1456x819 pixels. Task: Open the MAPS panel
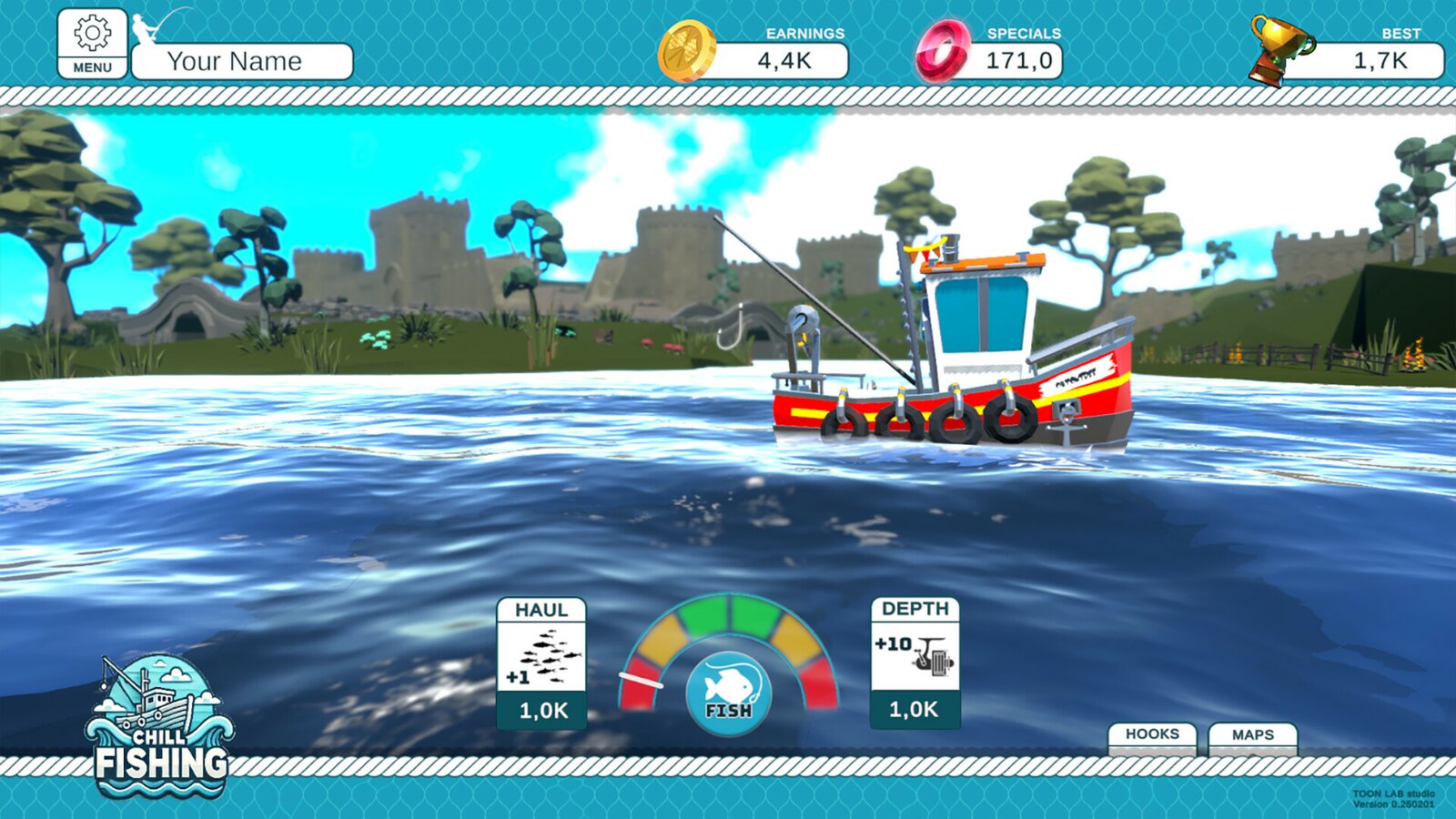pyautogui.click(x=1254, y=733)
